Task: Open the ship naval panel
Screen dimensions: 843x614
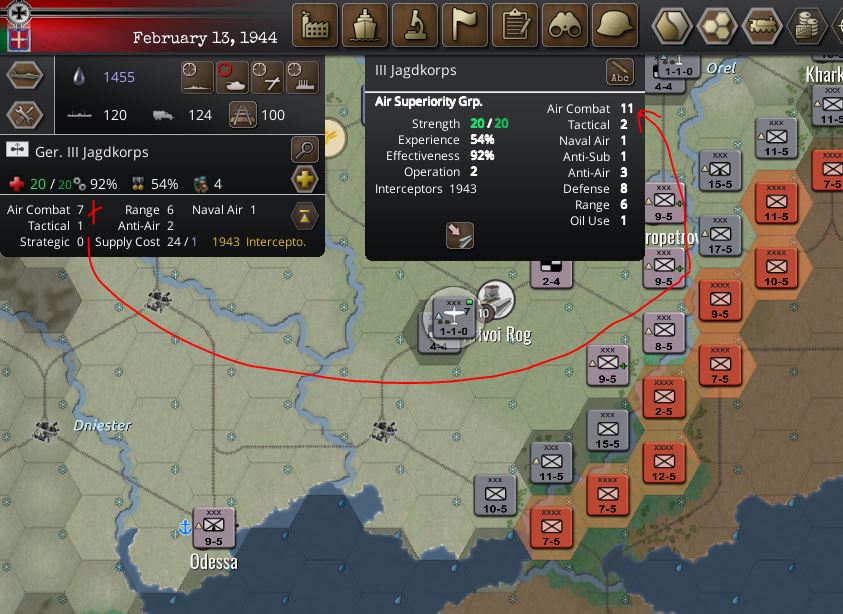Action: pyautogui.click(x=365, y=25)
